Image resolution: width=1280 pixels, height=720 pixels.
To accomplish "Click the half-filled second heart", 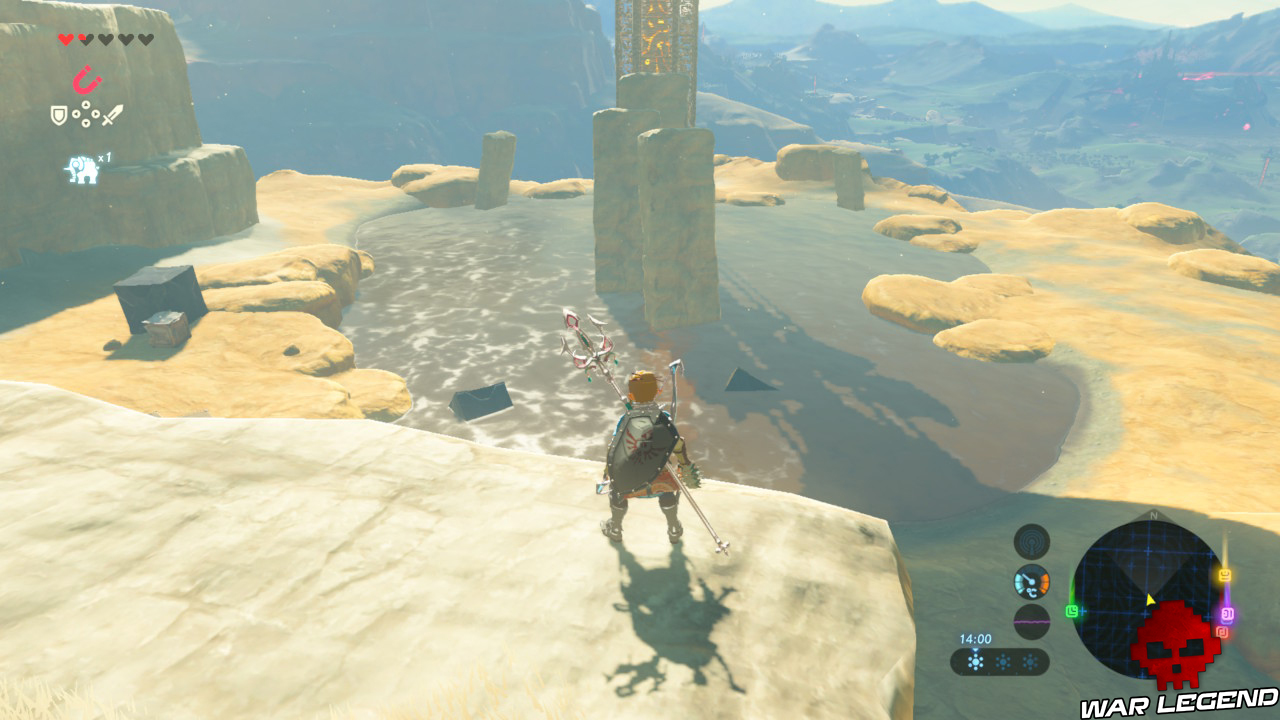I will [84, 39].
